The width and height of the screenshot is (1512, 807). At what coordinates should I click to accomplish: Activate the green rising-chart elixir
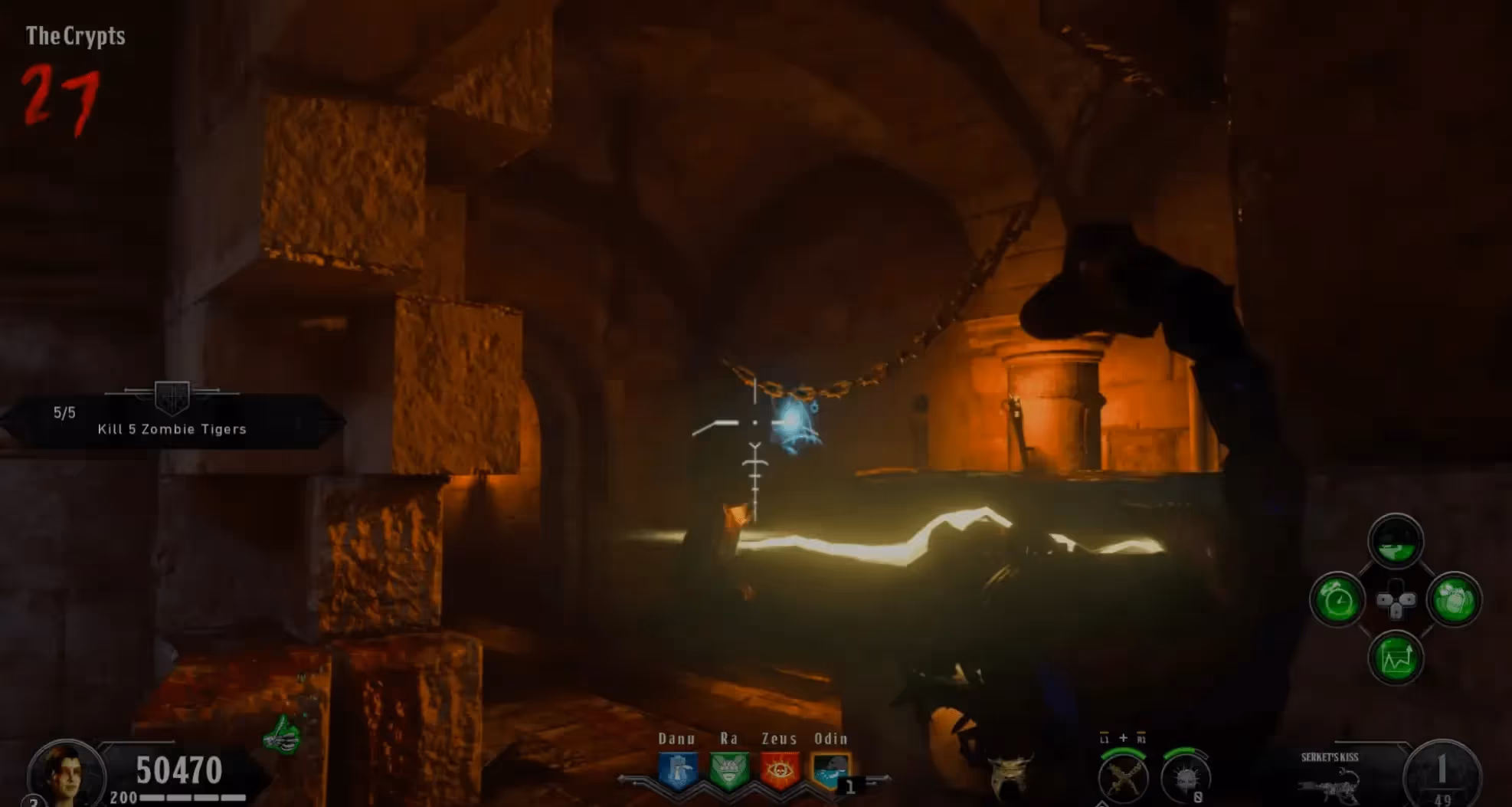(1396, 659)
